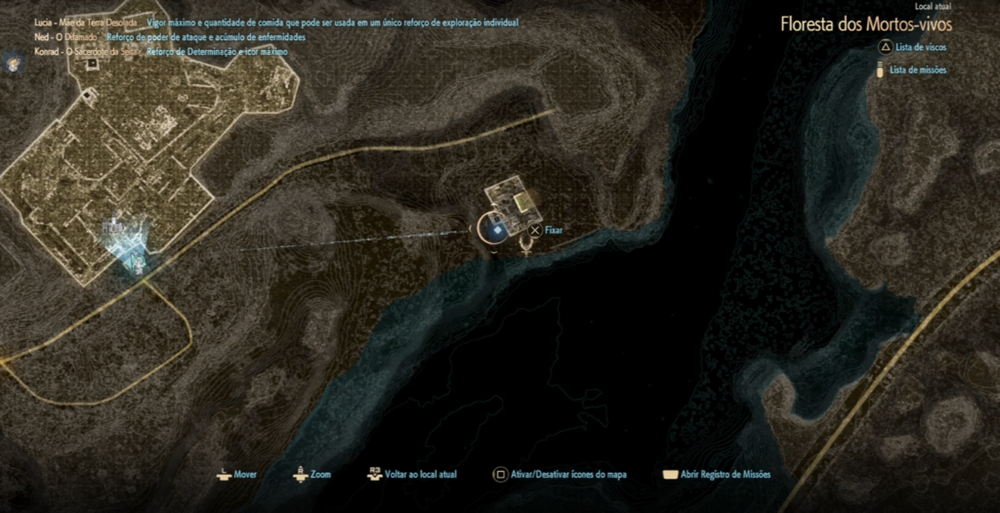This screenshot has width=1000, height=513.
Task: Select the Fixar pin option
Action: (x=546, y=230)
